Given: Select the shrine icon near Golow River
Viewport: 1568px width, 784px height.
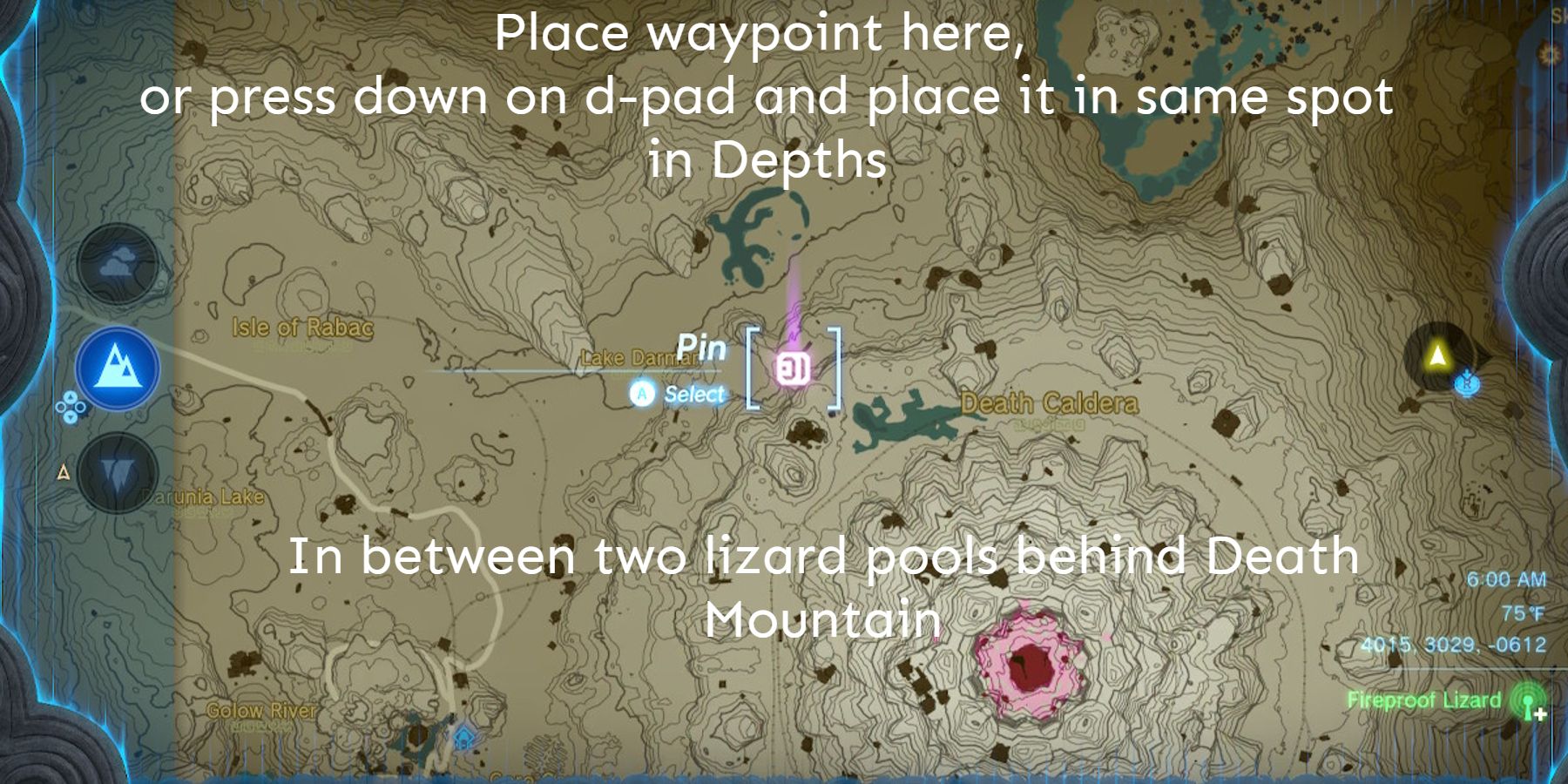Looking at the screenshot, I should tap(463, 736).
